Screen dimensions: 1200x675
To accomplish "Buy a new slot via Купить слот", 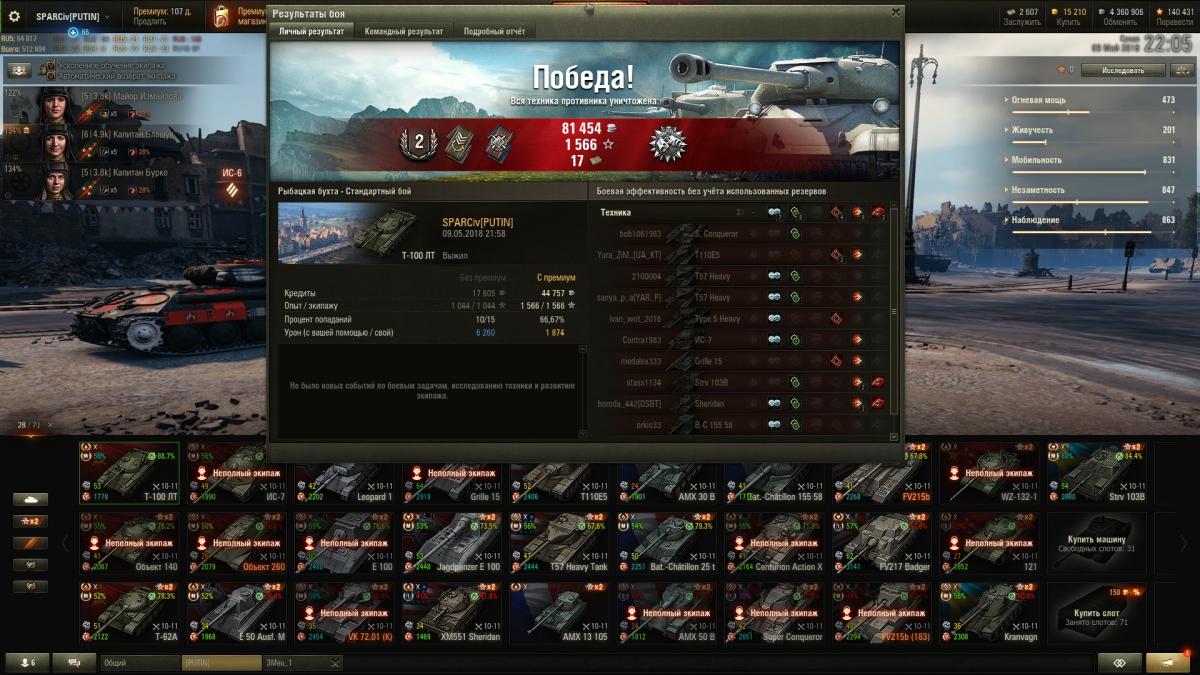I will (x=1097, y=612).
